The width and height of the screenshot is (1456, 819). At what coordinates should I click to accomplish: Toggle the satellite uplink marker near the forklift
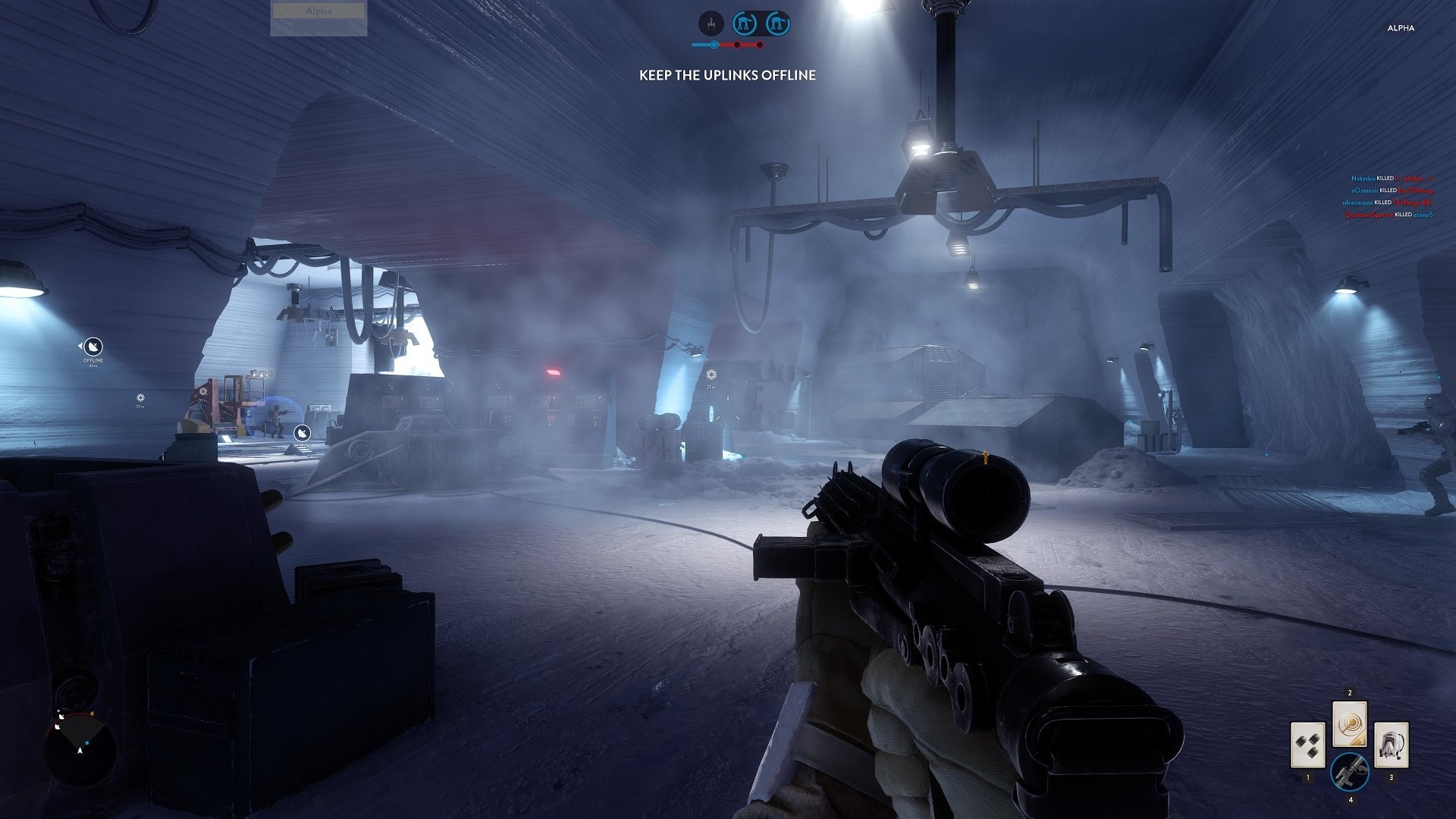pyautogui.click(x=303, y=433)
